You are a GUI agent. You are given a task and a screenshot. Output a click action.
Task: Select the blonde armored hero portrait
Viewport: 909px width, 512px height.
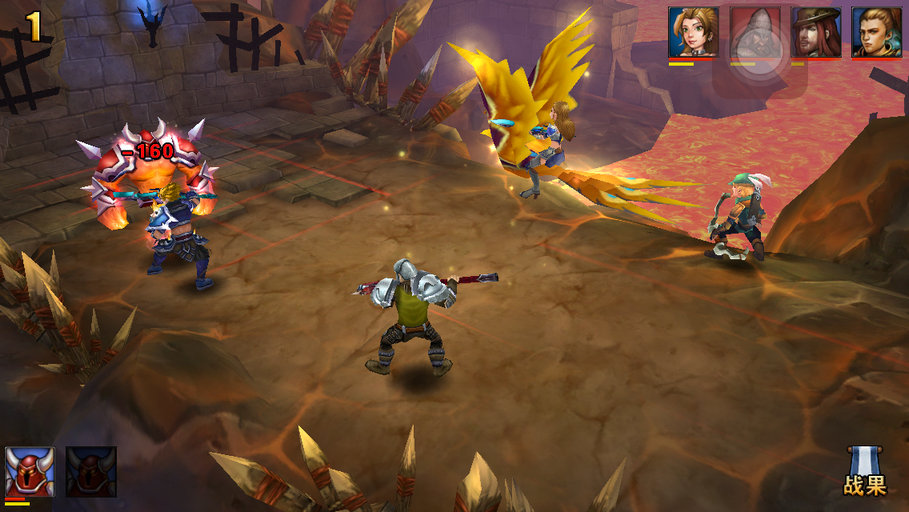(877, 32)
